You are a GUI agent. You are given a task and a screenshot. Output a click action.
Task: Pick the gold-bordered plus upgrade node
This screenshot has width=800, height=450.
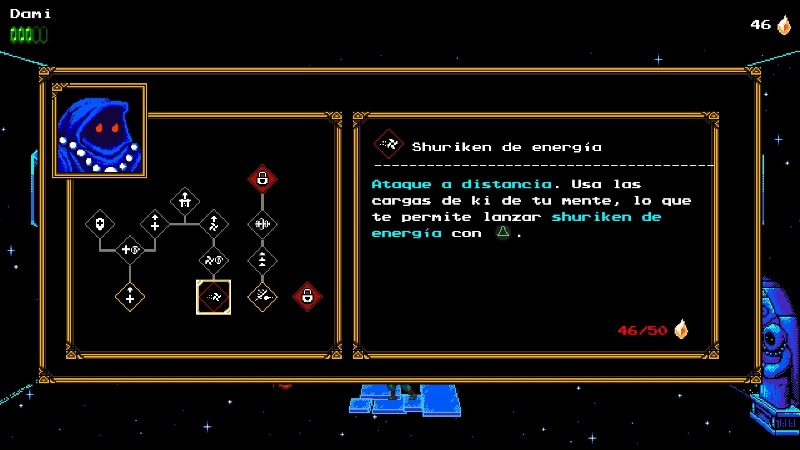129,296
